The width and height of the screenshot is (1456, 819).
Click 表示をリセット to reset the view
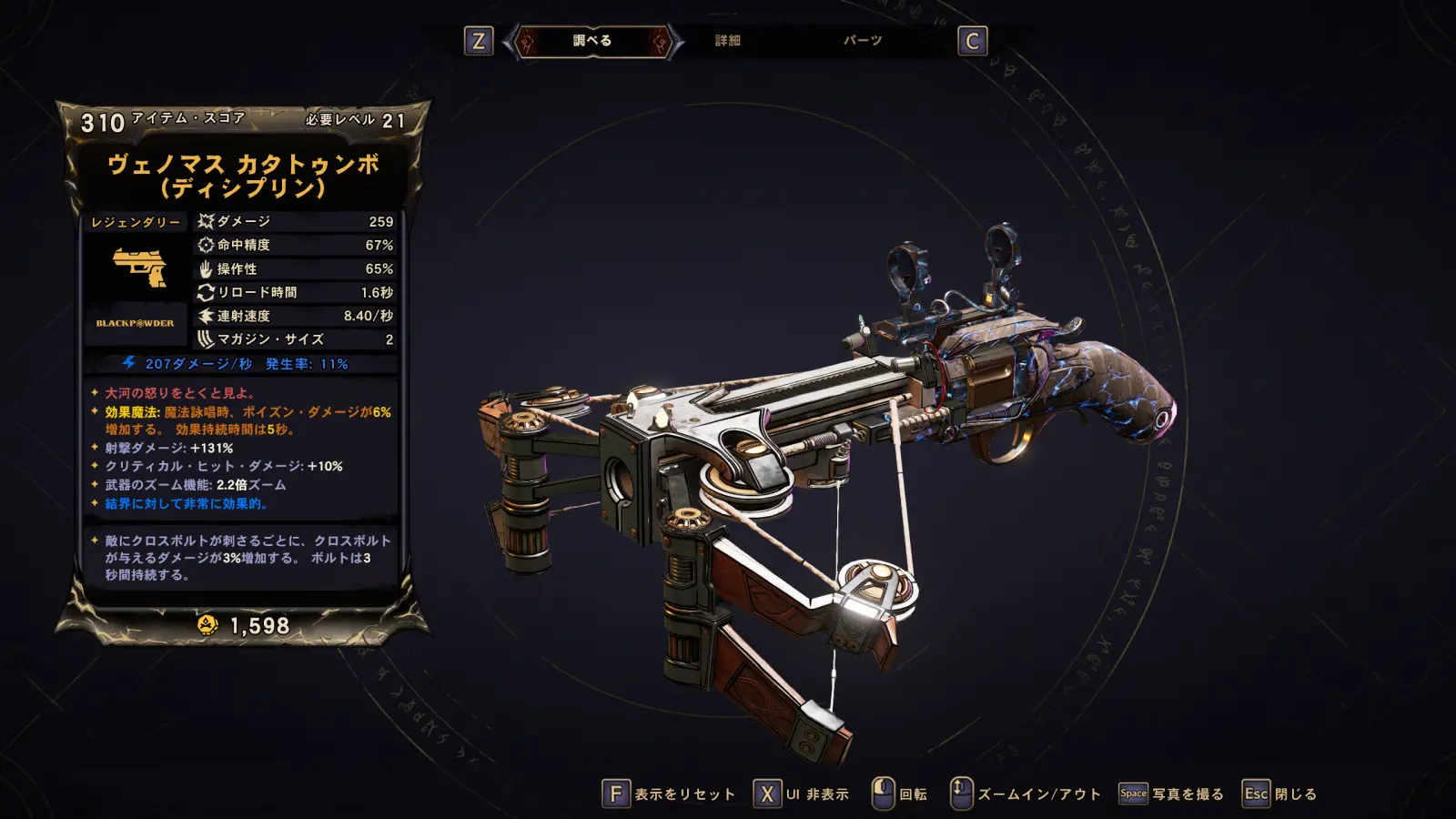coord(669,794)
